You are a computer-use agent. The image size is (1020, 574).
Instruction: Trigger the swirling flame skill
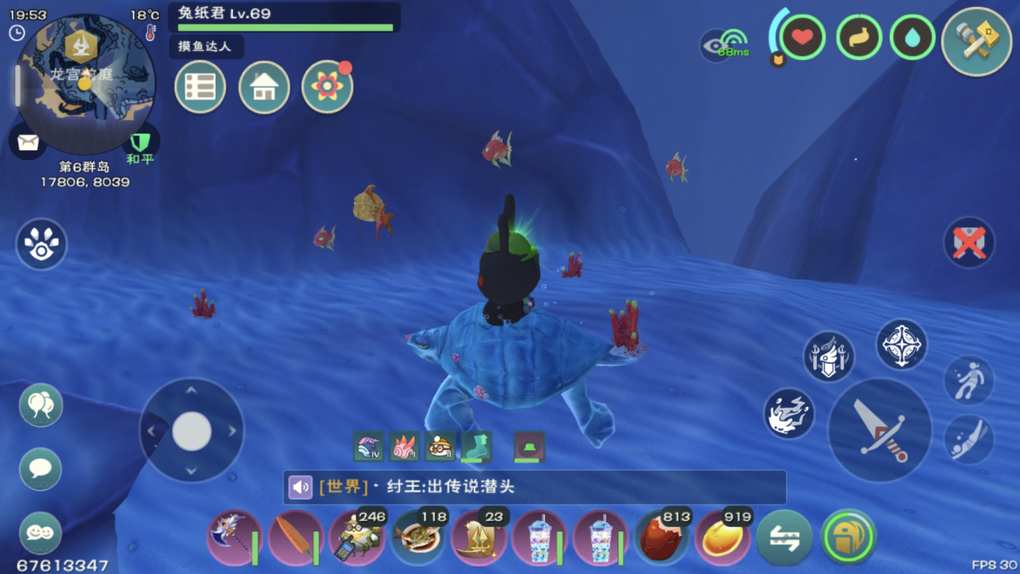789,413
